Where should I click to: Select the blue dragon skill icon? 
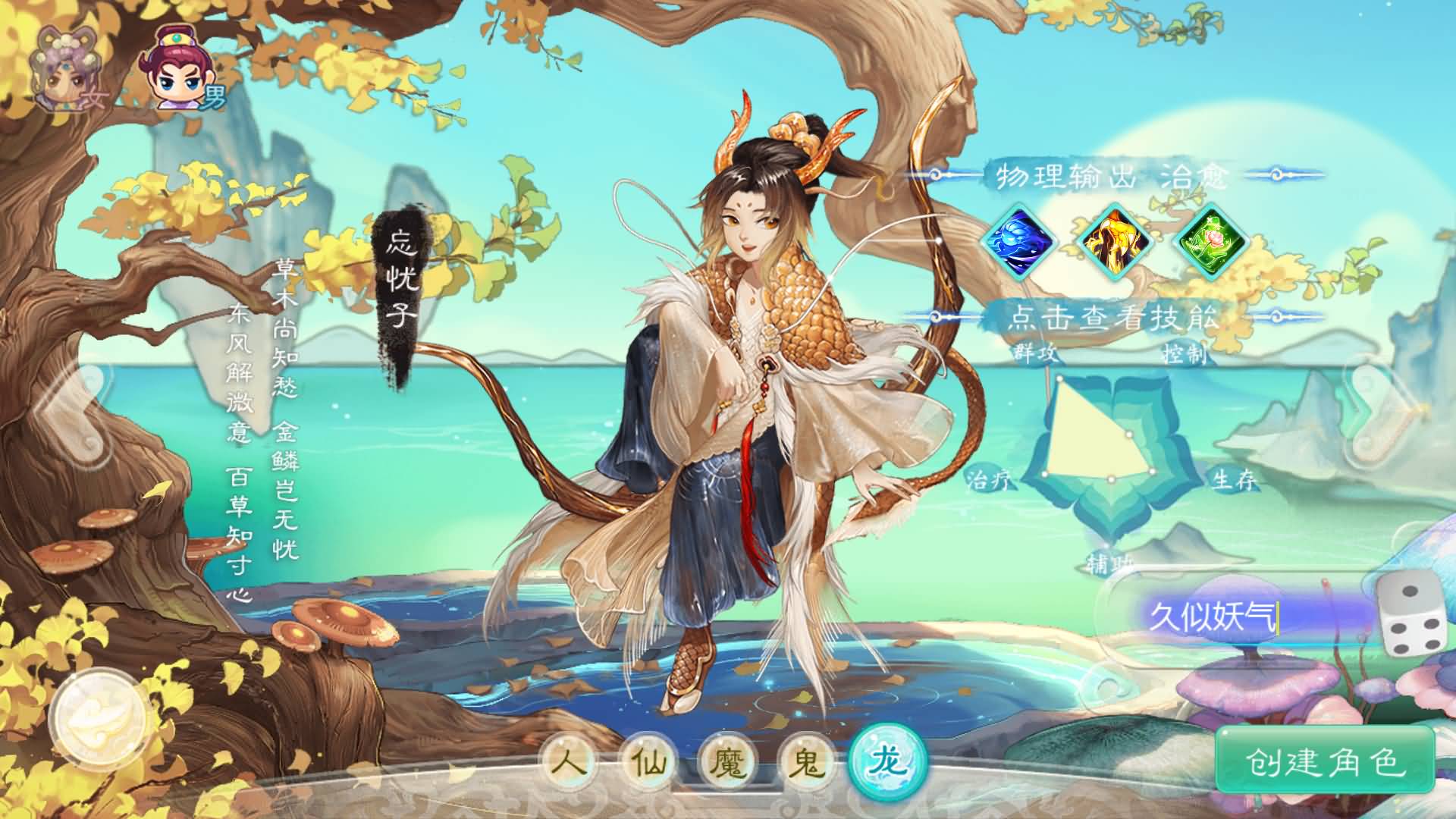coord(1020,241)
